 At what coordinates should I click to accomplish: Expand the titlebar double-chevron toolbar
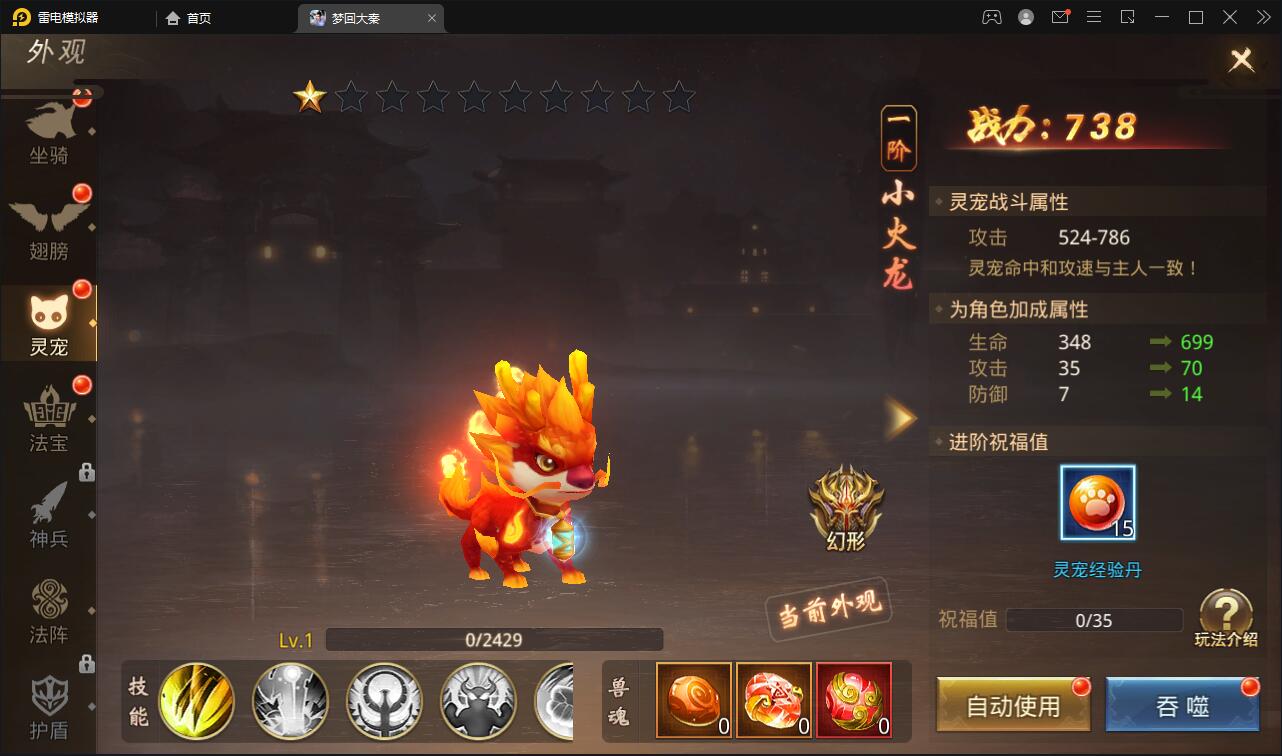[1262, 17]
